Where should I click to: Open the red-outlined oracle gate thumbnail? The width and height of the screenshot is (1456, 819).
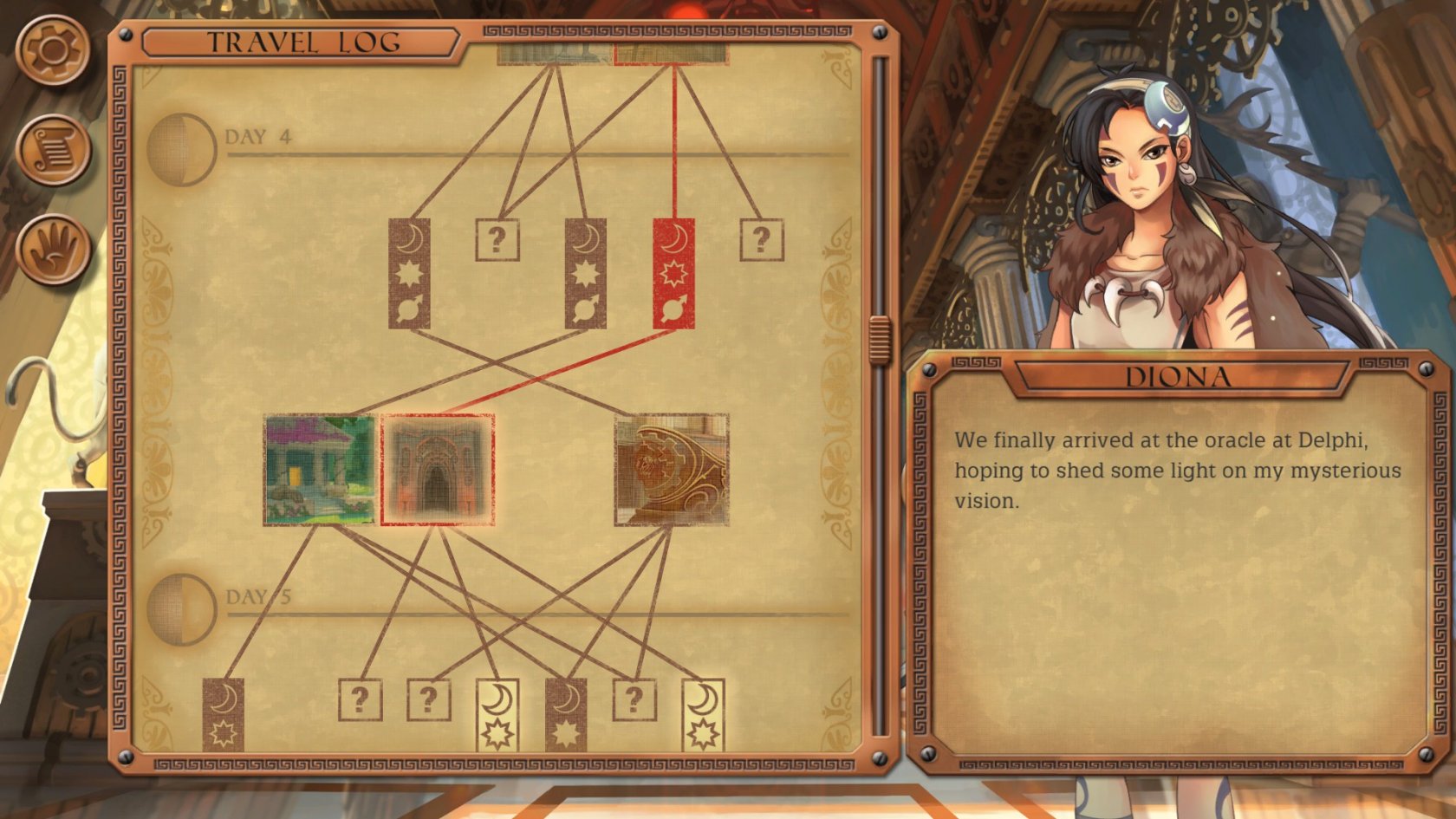coord(439,470)
